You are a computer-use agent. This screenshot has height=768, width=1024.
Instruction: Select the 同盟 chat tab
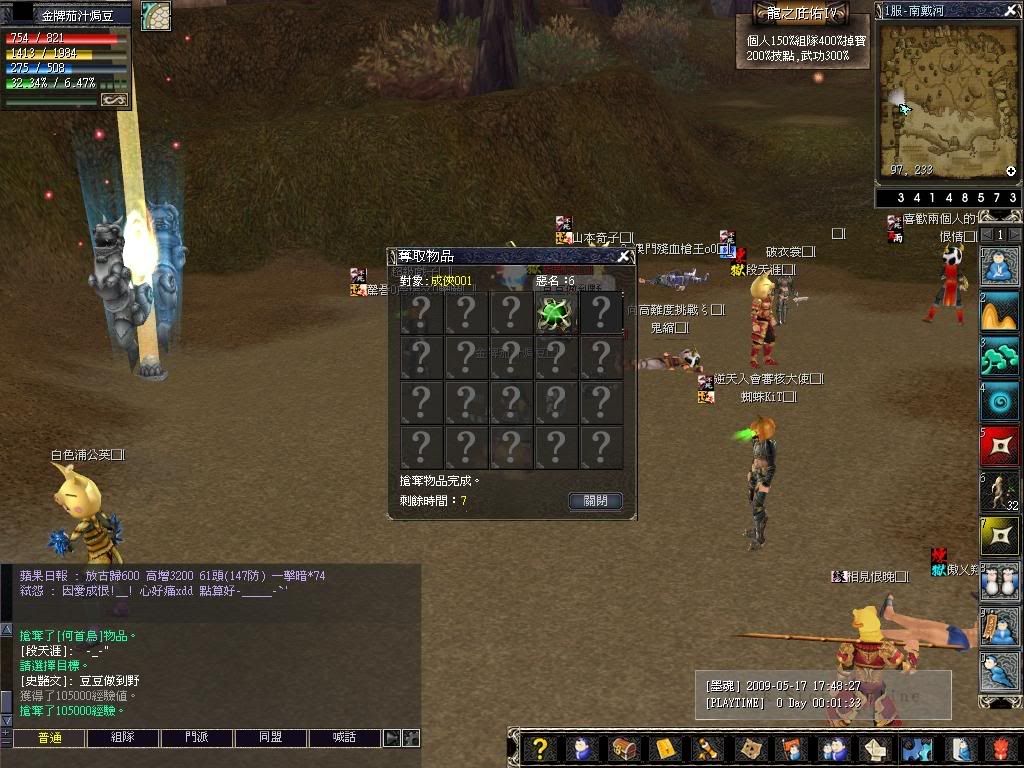(270, 738)
